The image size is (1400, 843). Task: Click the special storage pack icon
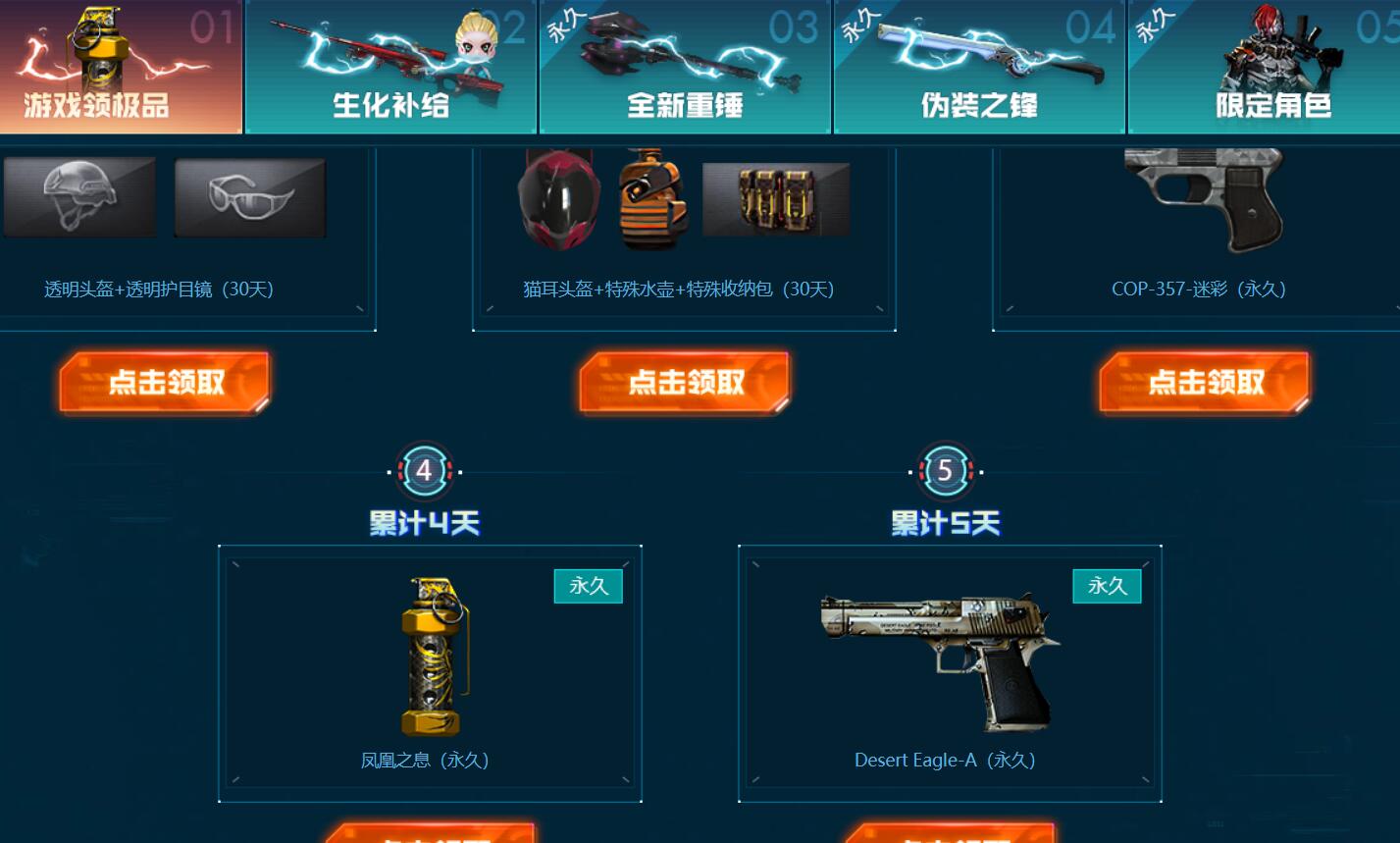(x=776, y=196)
